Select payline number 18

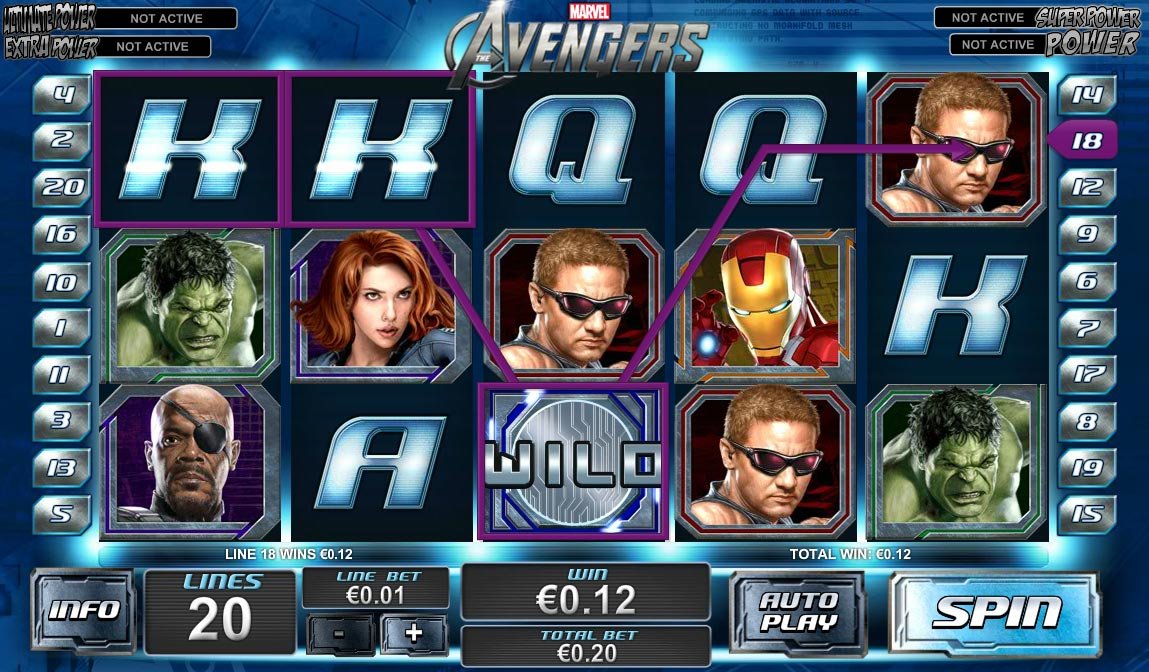click(1085, 141)
